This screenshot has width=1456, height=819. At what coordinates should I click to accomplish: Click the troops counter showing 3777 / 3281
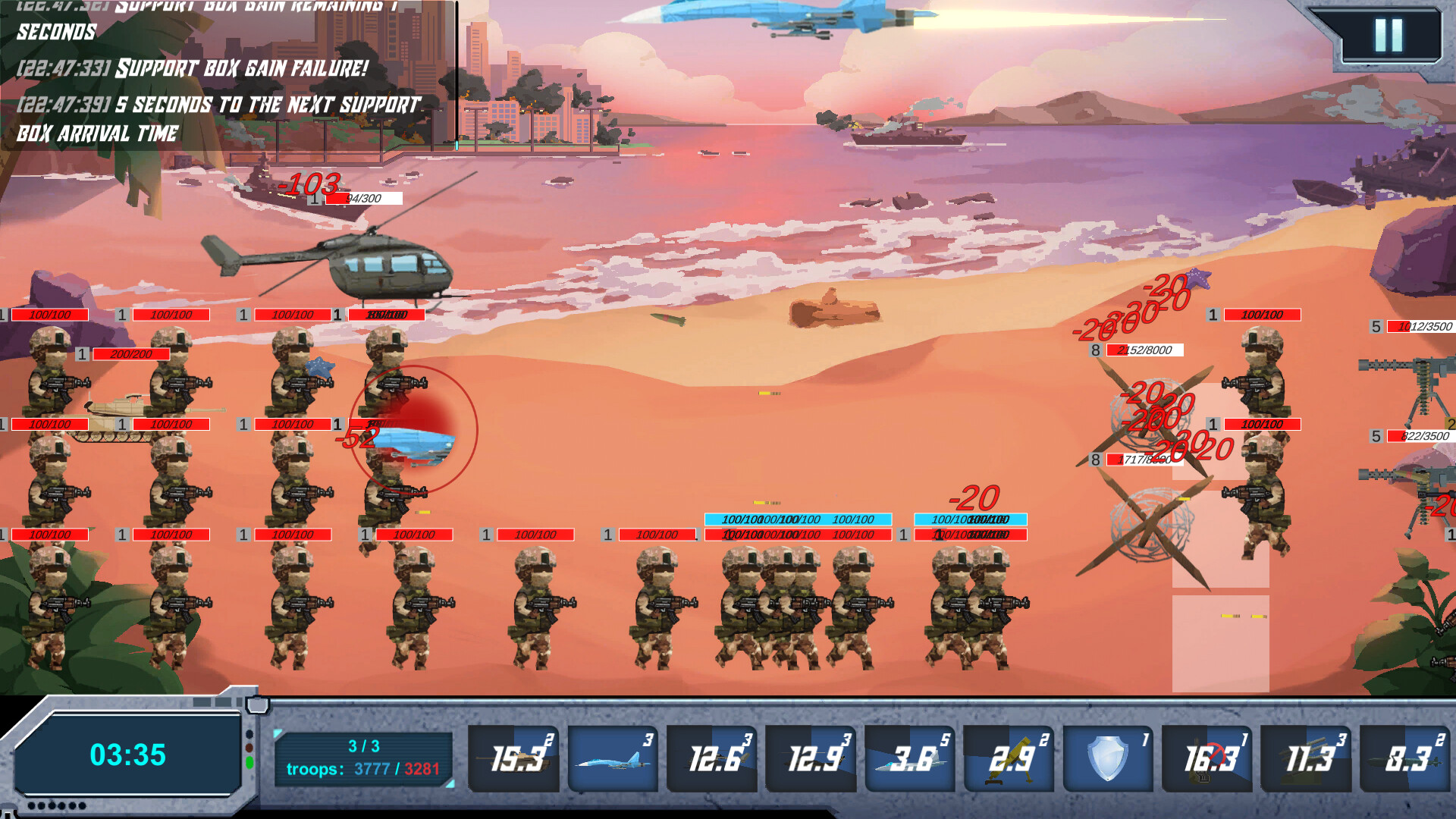(x=364, y=768)
